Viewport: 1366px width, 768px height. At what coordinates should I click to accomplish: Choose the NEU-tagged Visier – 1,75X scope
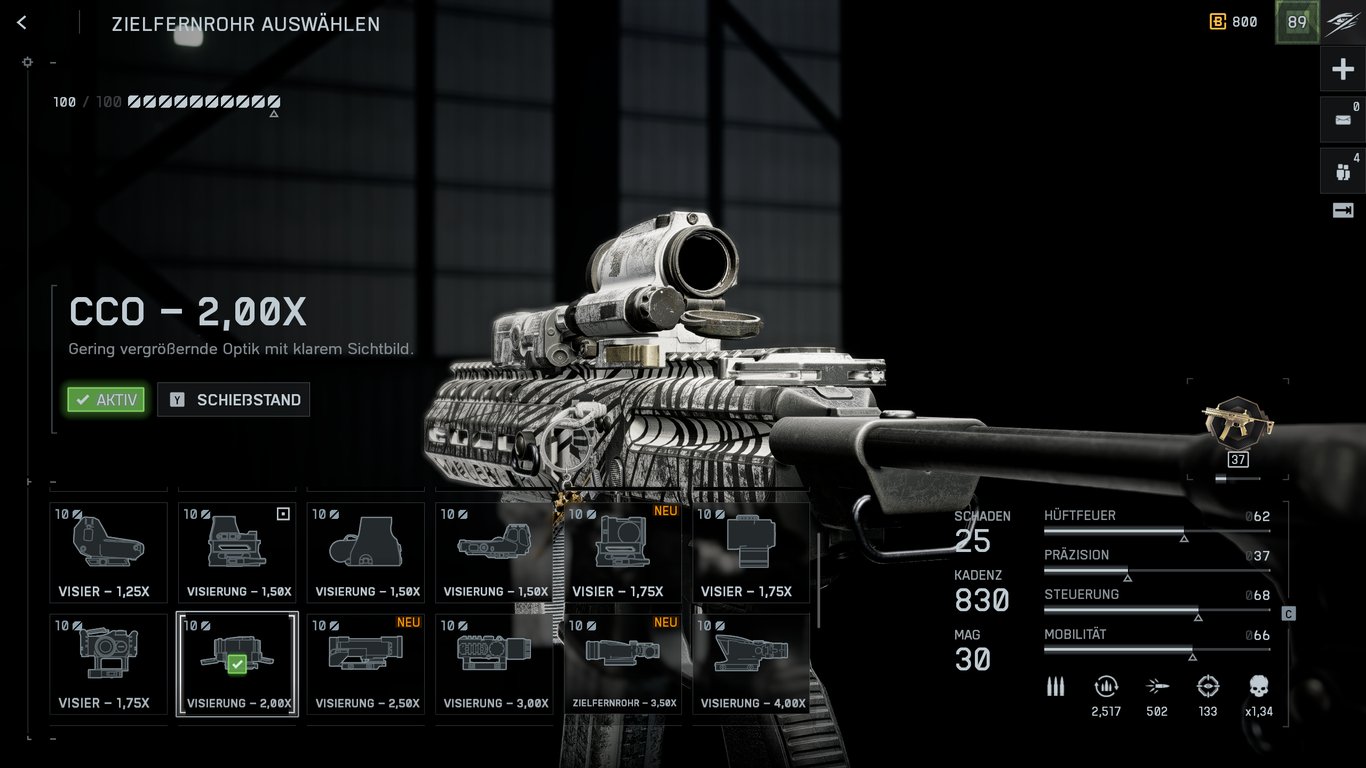[623, 552]
